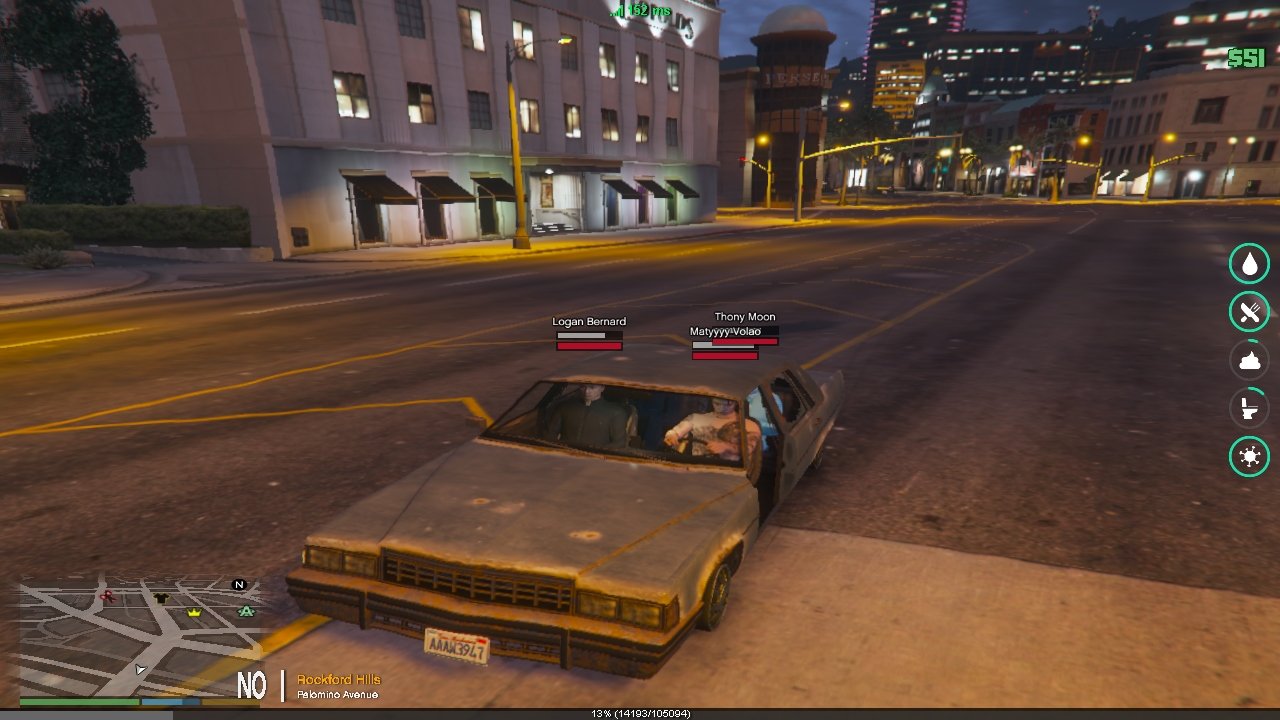Select the black t-shirt clothing store blip
The image size is (1280, 720).
pyautogui.click(x=161, y=598)
